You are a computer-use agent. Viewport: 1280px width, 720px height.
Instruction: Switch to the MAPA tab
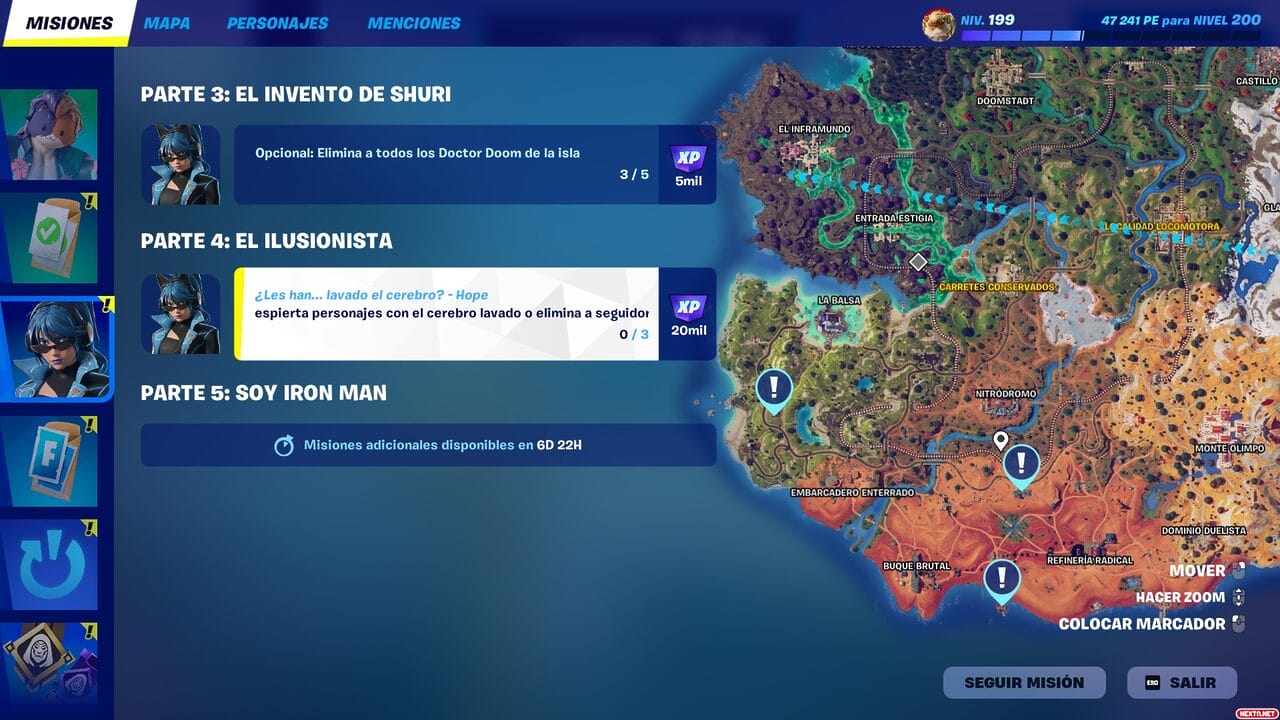click(x=167, y=22)
